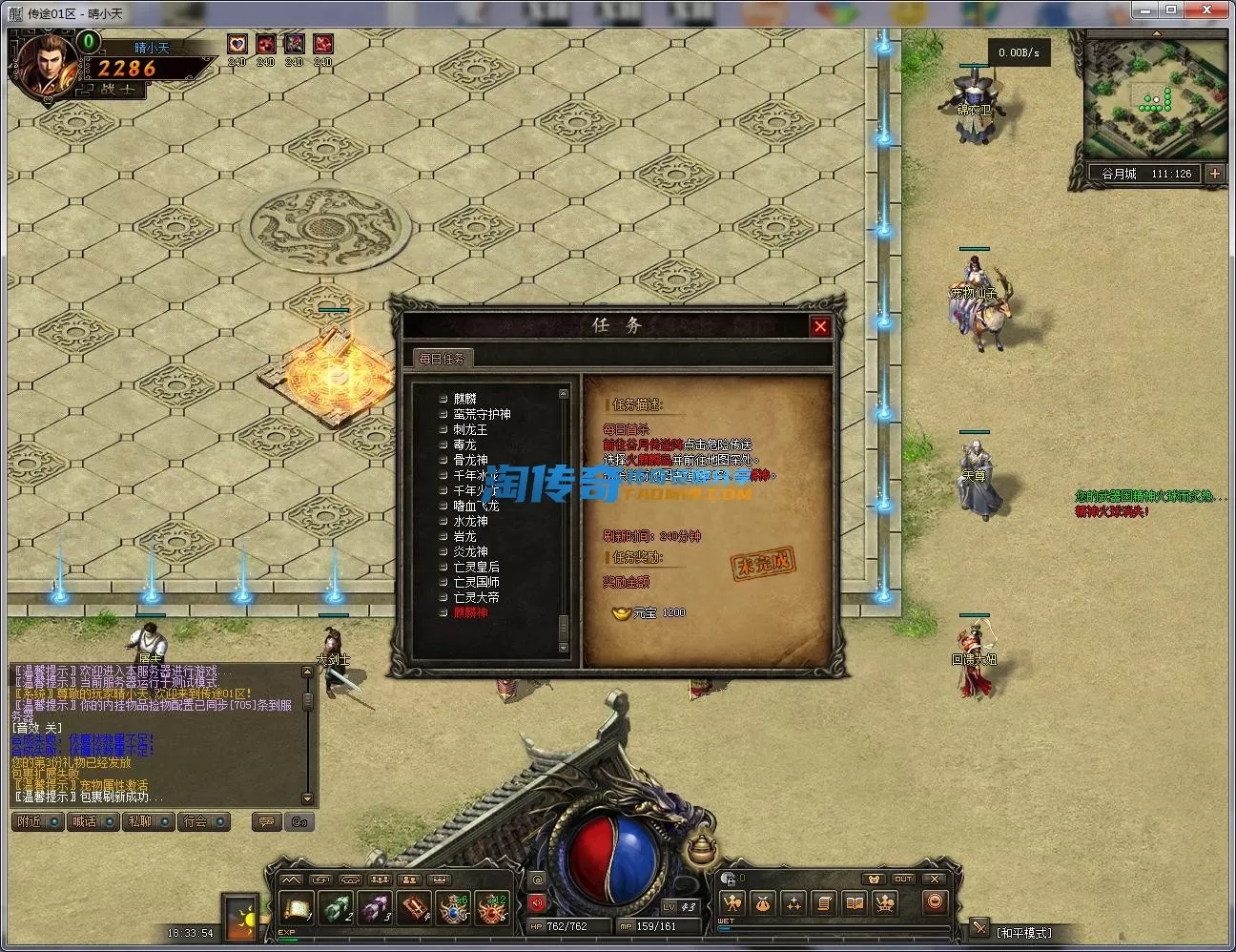Open the red 麒麟神 quest entry
The image size is (1236, 952).
click(x=470, y=612)
